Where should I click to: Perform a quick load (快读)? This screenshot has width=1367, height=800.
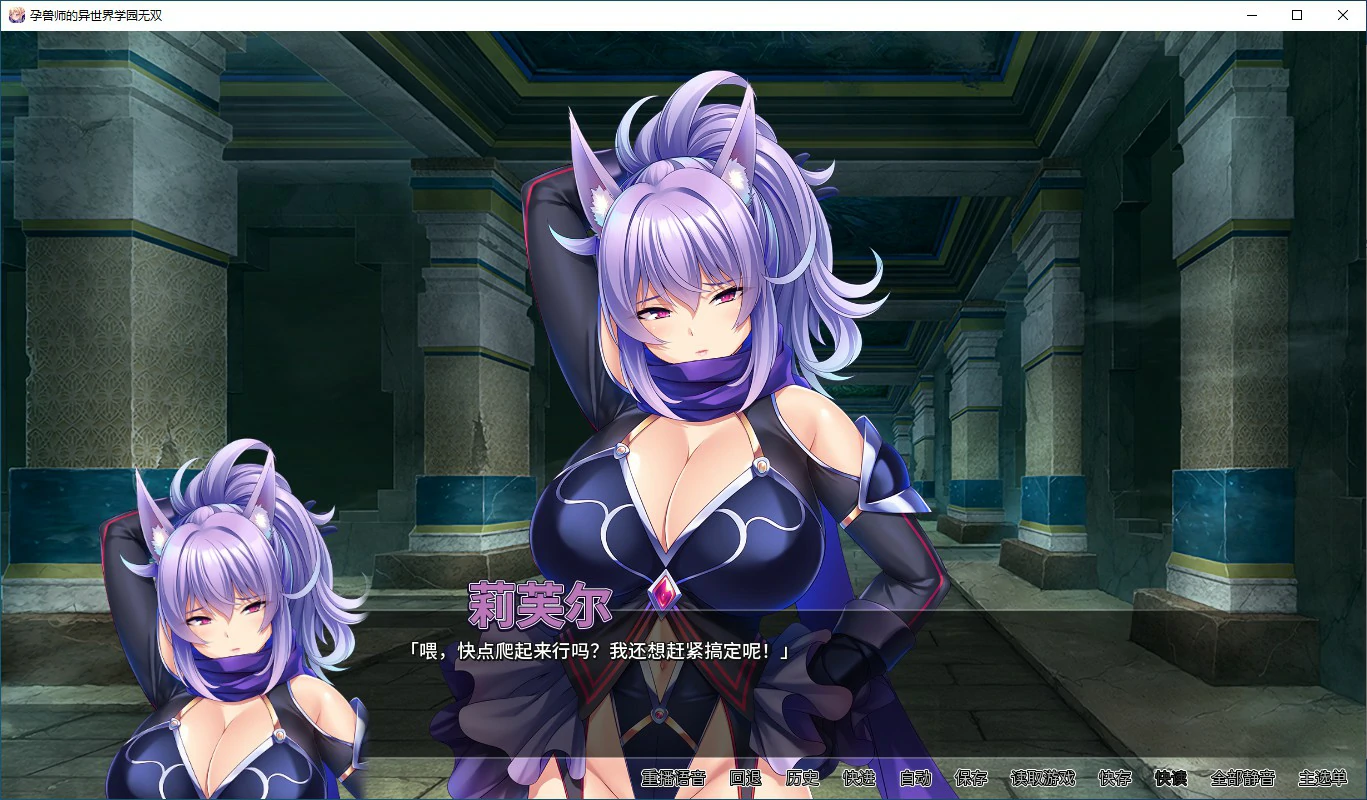pos(1171,779)
